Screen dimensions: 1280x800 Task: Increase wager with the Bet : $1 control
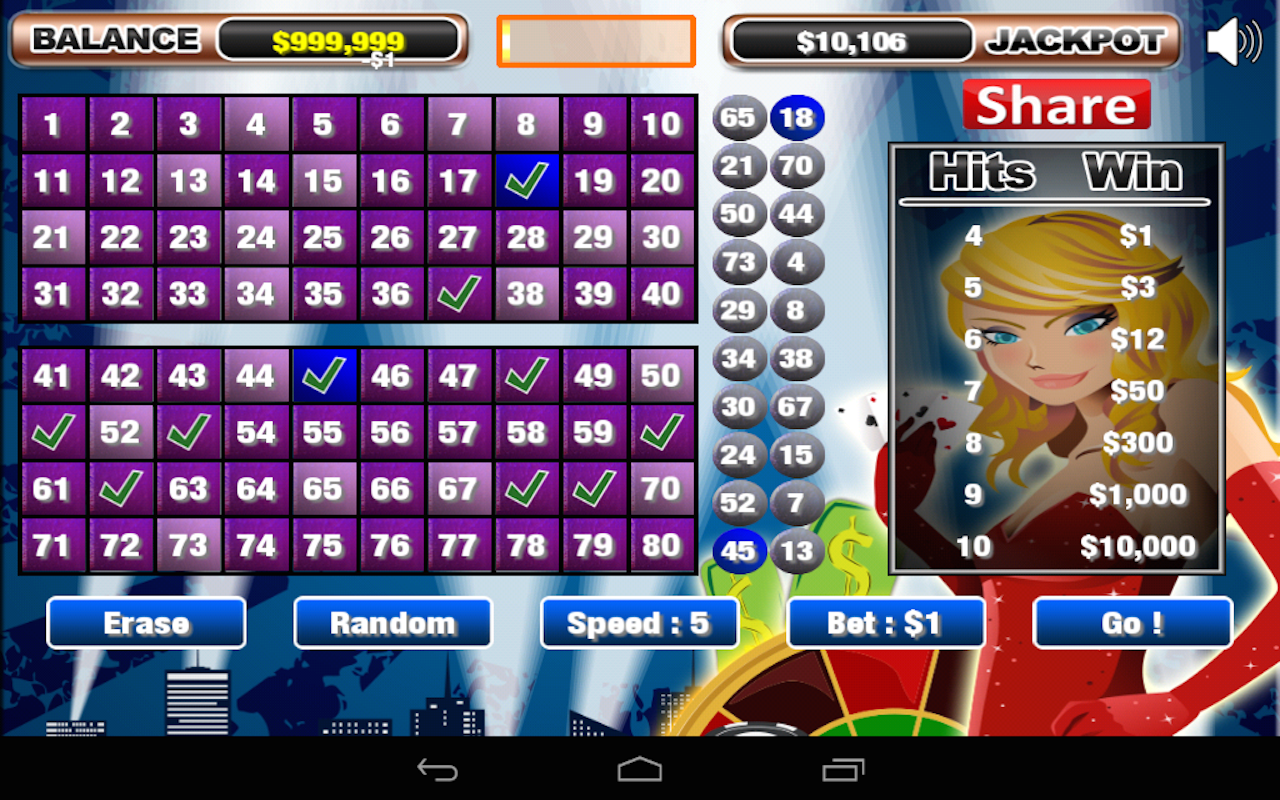coord(885,622)
